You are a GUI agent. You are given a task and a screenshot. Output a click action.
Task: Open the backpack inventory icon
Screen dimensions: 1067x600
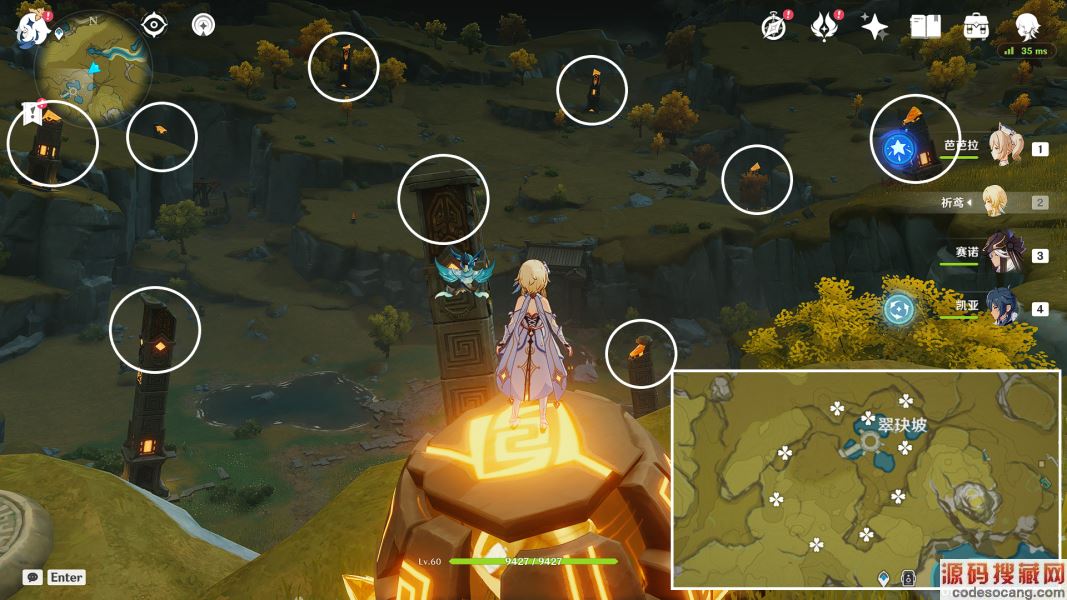(976, 27)
